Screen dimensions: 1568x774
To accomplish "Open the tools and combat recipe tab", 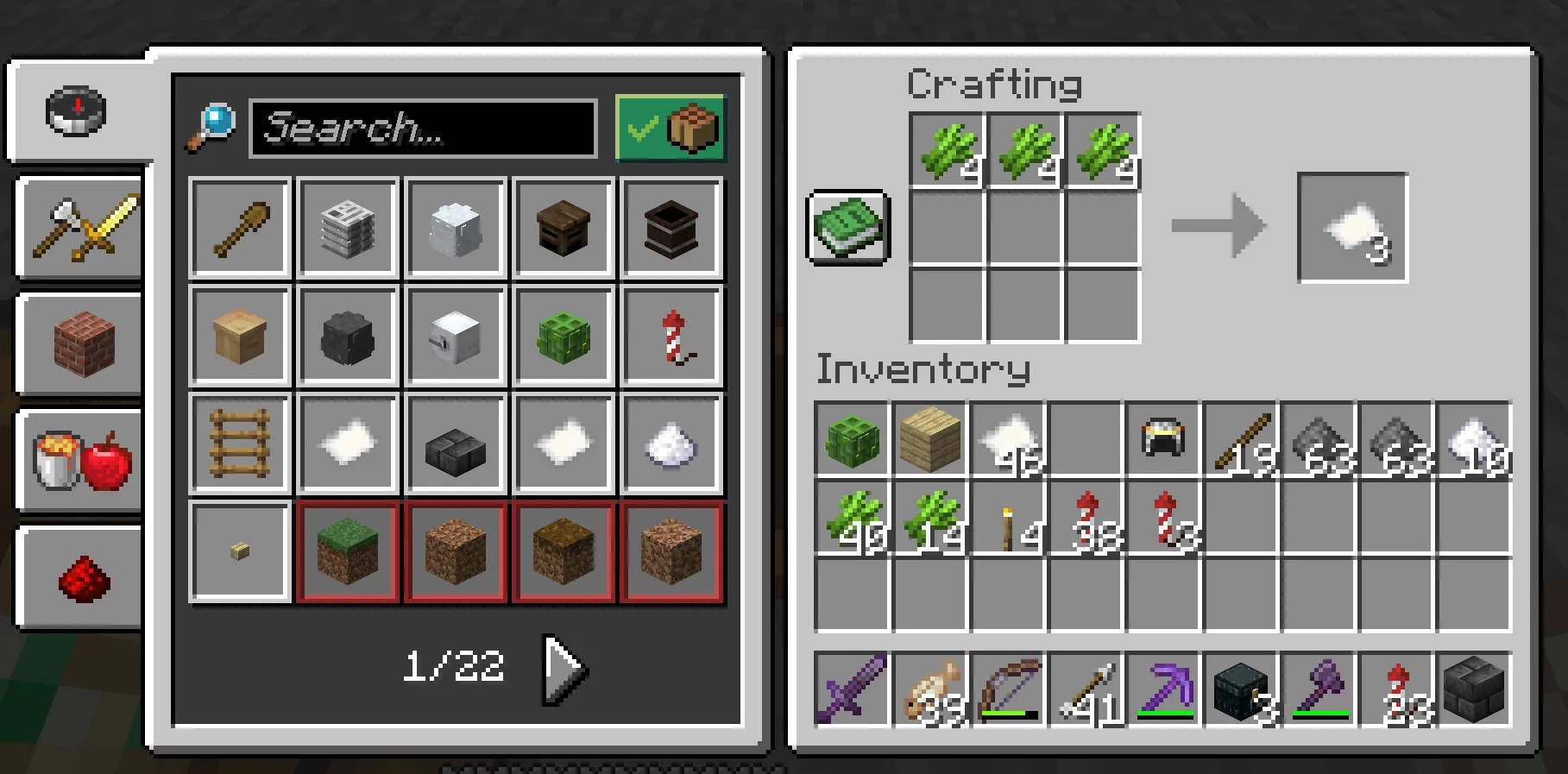I will [x=78, y=227].
